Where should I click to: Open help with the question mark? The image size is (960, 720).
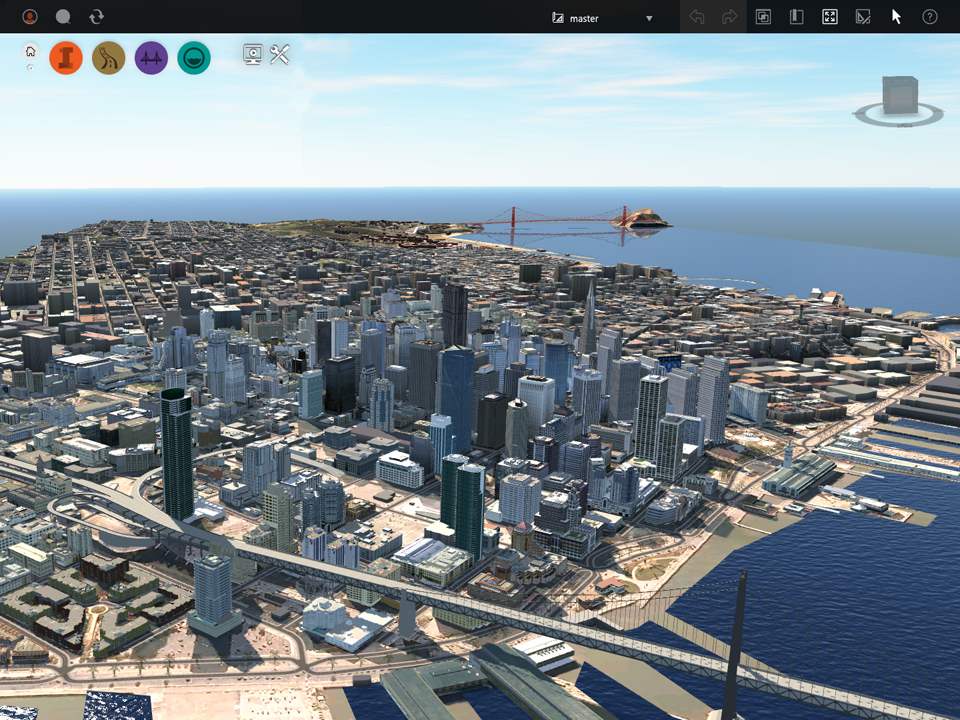(x=929, y=17)
